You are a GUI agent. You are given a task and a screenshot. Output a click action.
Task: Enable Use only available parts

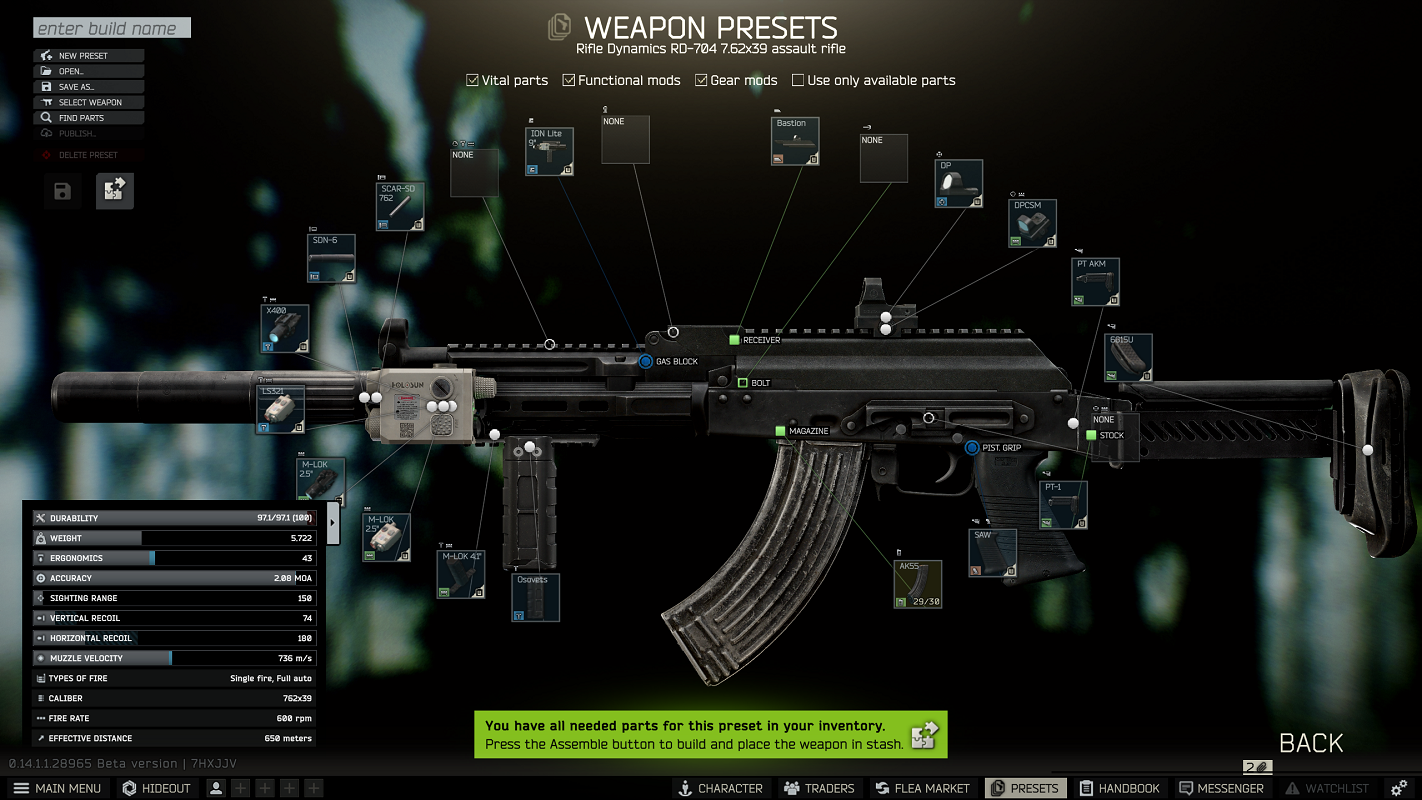(x=798, y=80)
